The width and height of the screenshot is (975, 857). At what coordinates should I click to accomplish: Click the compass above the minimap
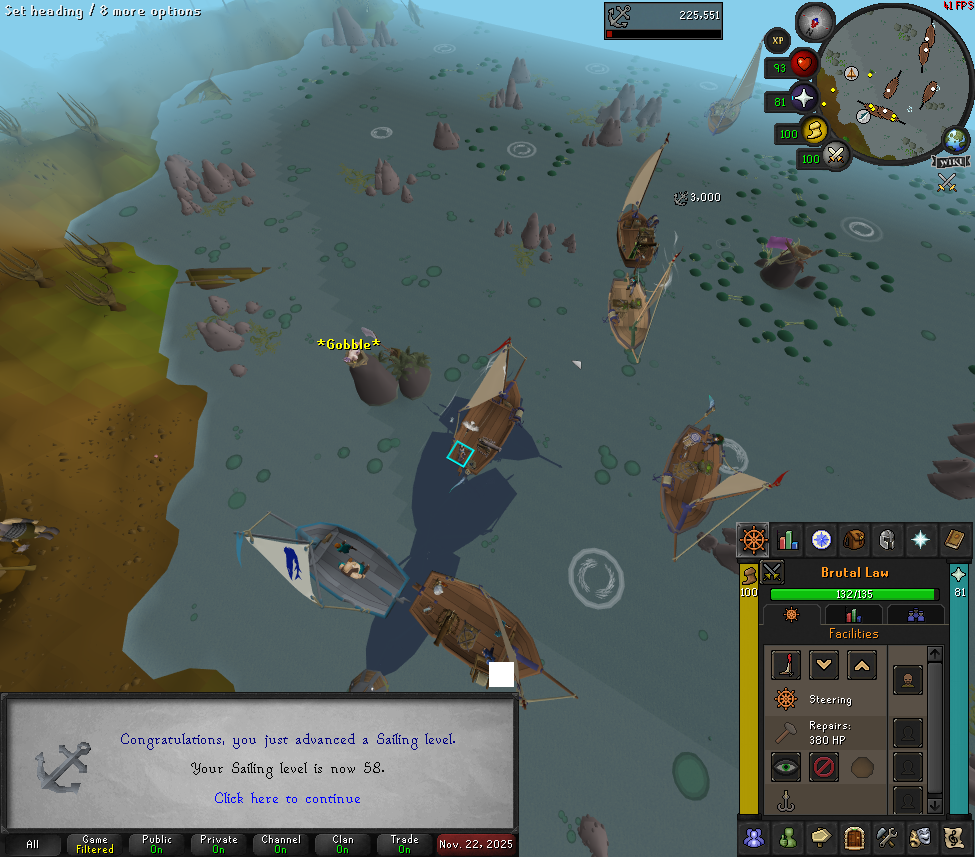click(x=815, y=22)
